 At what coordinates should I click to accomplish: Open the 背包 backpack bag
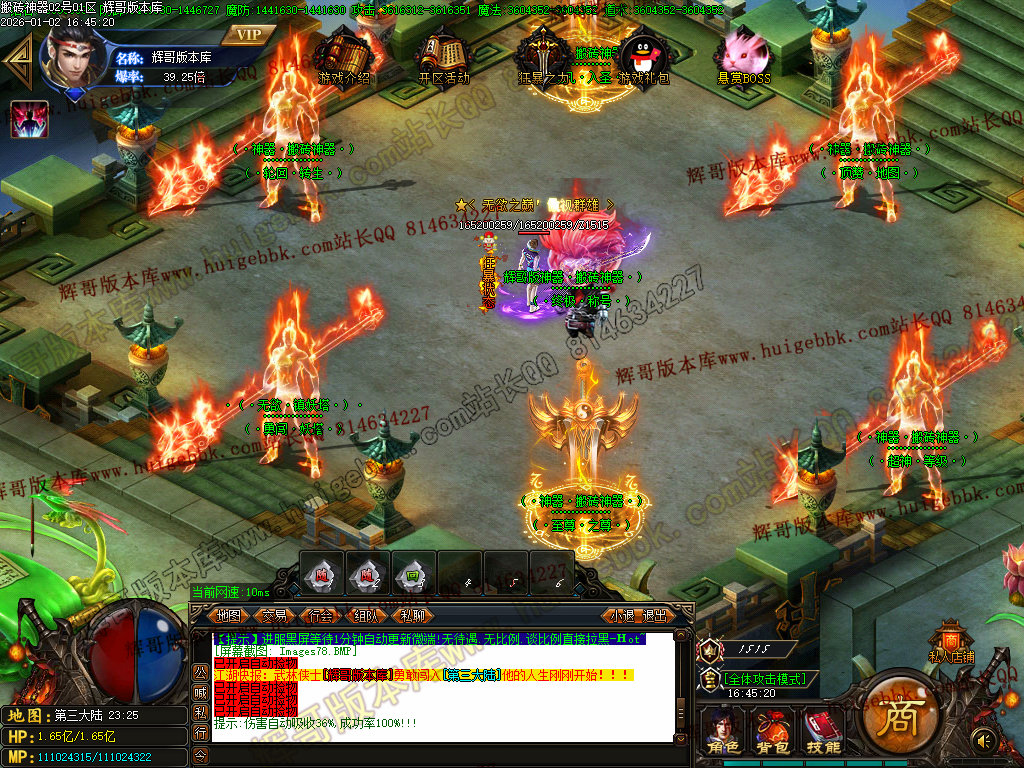point(772,730)
